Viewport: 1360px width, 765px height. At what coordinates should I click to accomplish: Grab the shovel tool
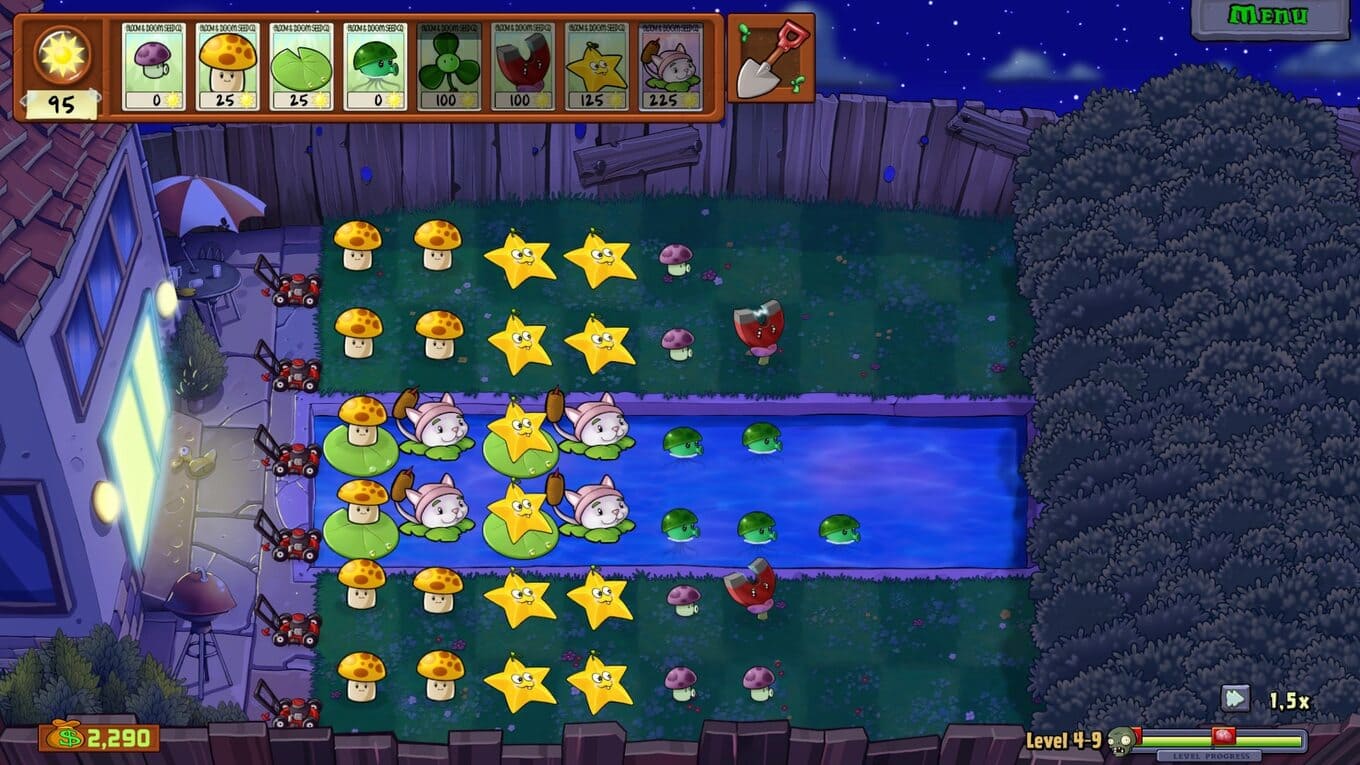tap(770, 58)
